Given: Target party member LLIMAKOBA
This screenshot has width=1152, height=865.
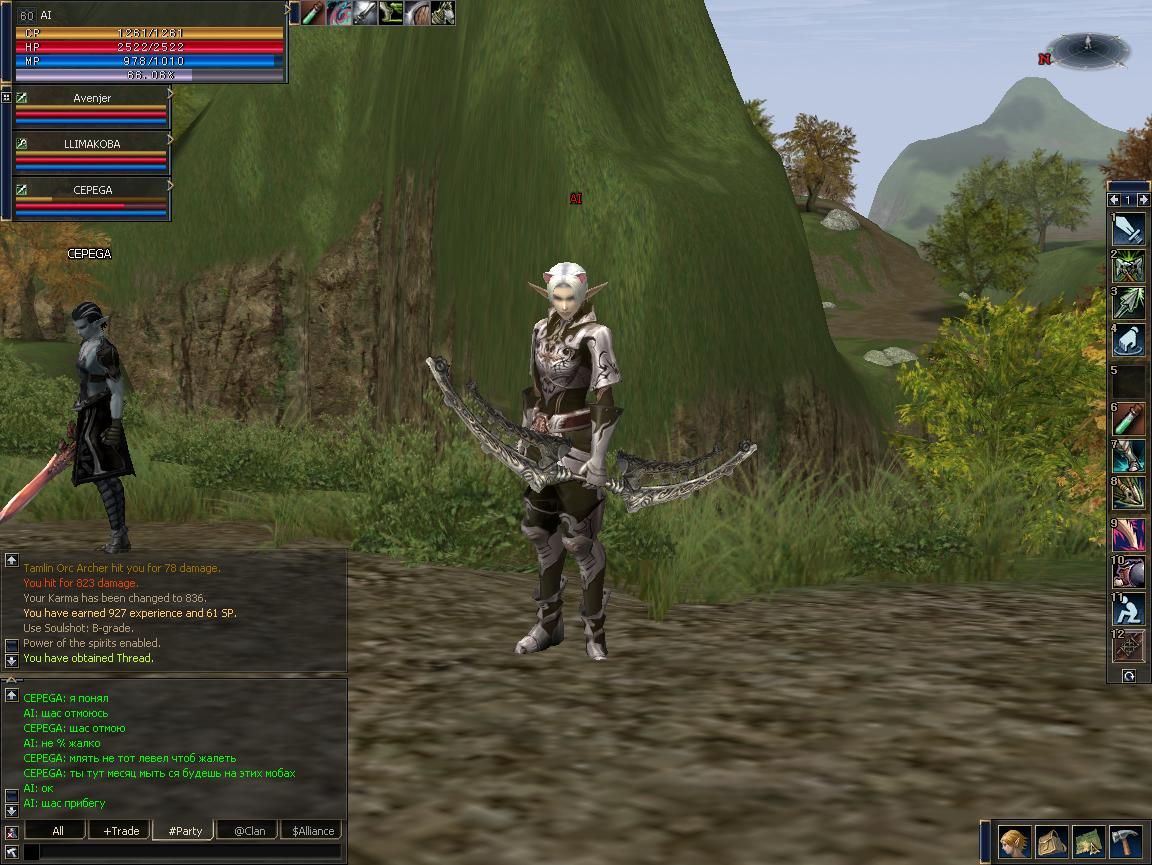Looking at the screenshot, I should pyautogui.click(x=92, y=144).
